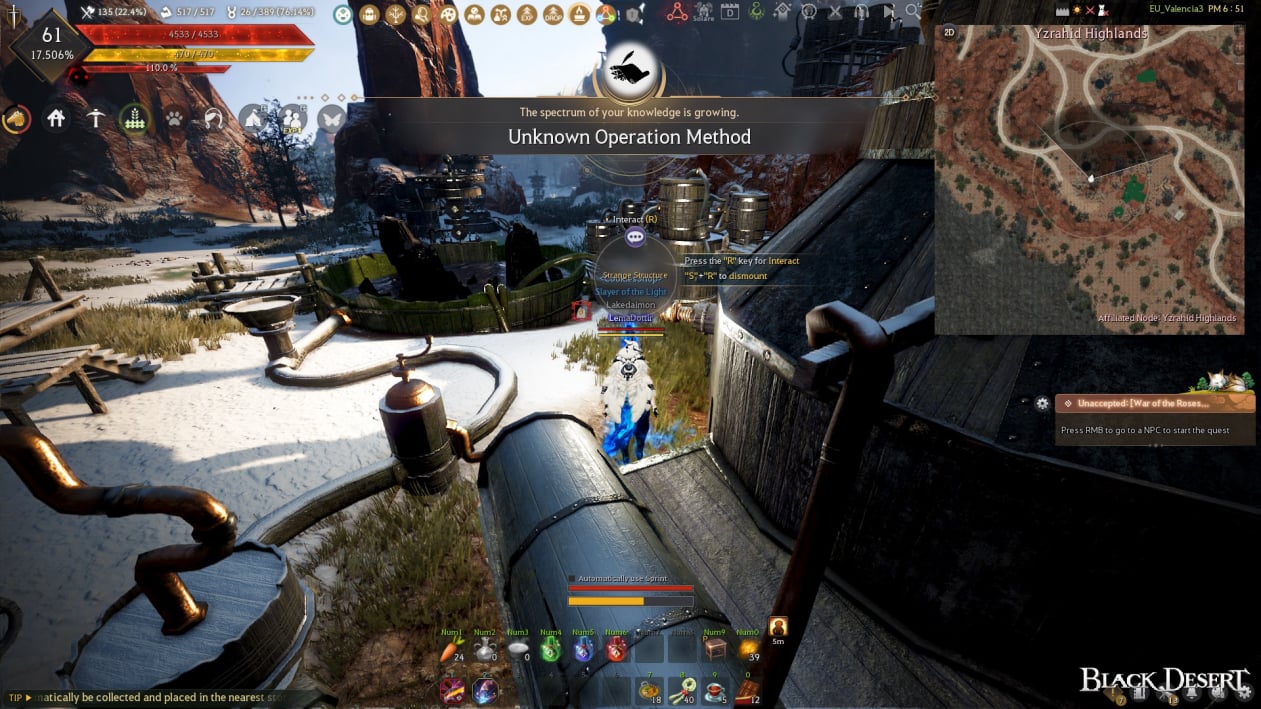Viewport: 1261px width, 709px height.
Task: Select the carrot quickslot item
Action: 453,650
